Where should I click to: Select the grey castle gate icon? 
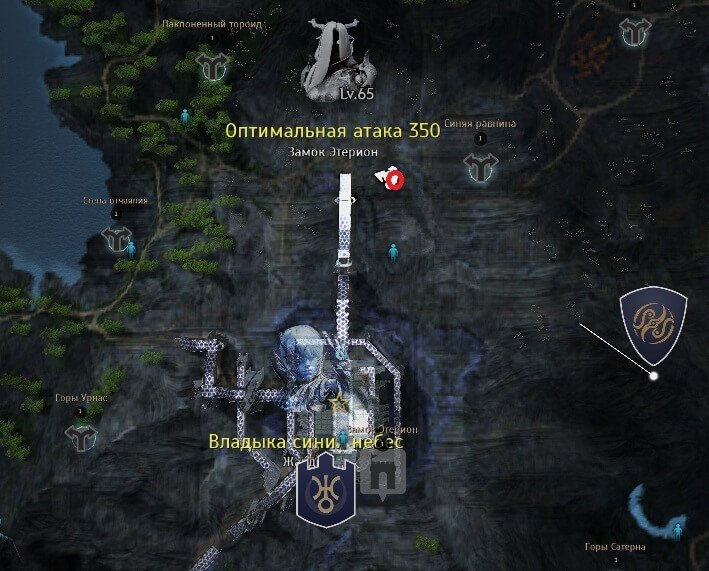coord(381,472)
